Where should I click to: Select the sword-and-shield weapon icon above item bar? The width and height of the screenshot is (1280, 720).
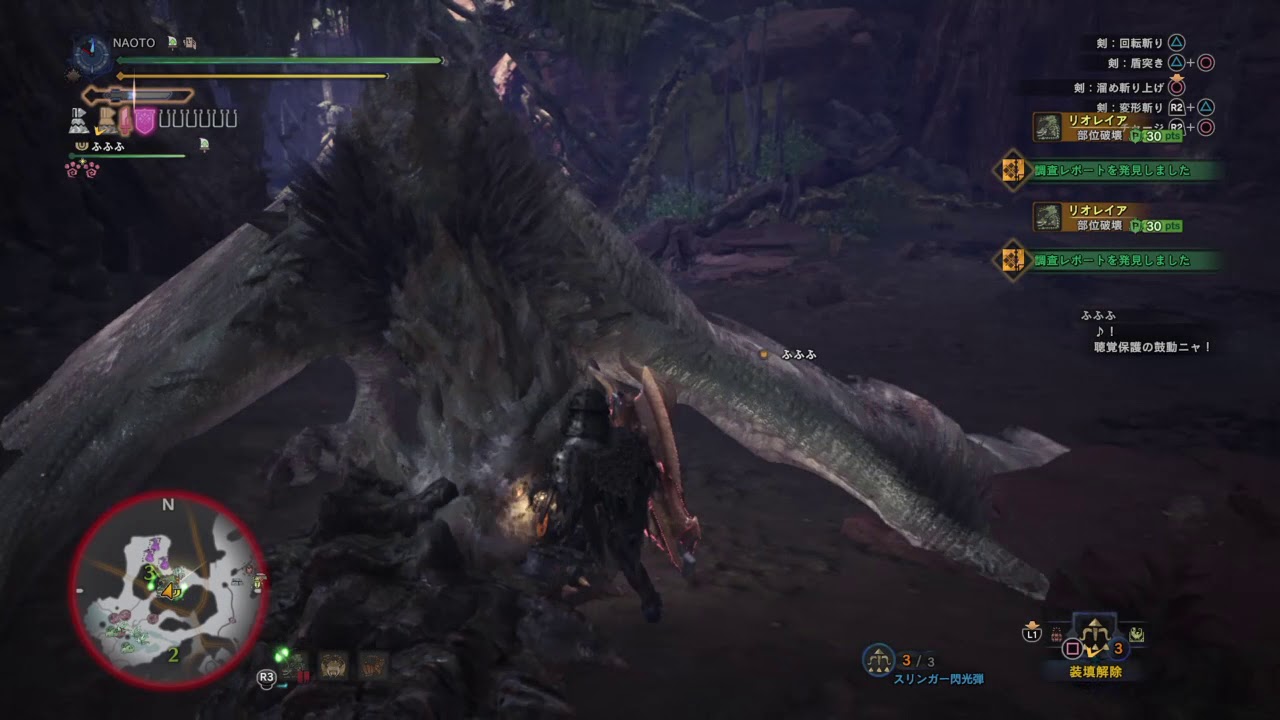[138, 95]
